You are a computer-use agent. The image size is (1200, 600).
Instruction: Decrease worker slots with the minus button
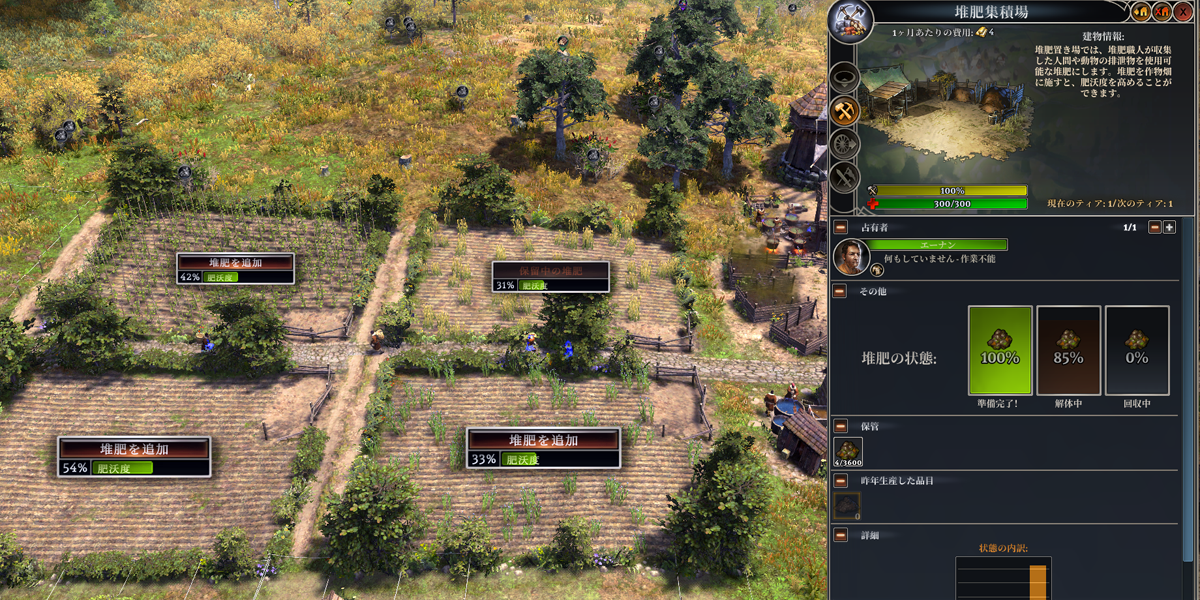[x=1154, y=227]
